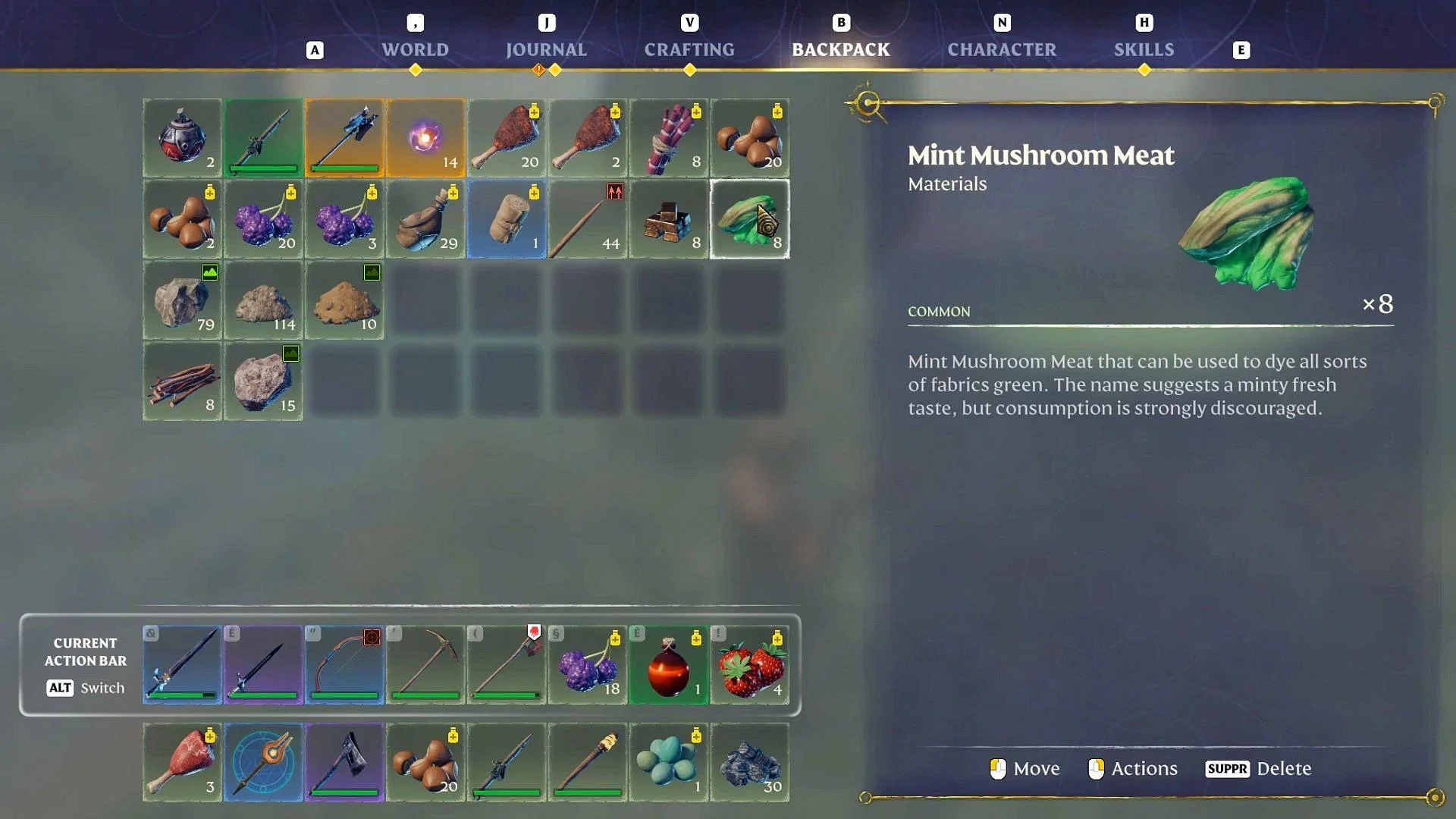1456x819 pixels.
Task: Select the blue eggs in the lower inventory row
Action: coord(669,762)
